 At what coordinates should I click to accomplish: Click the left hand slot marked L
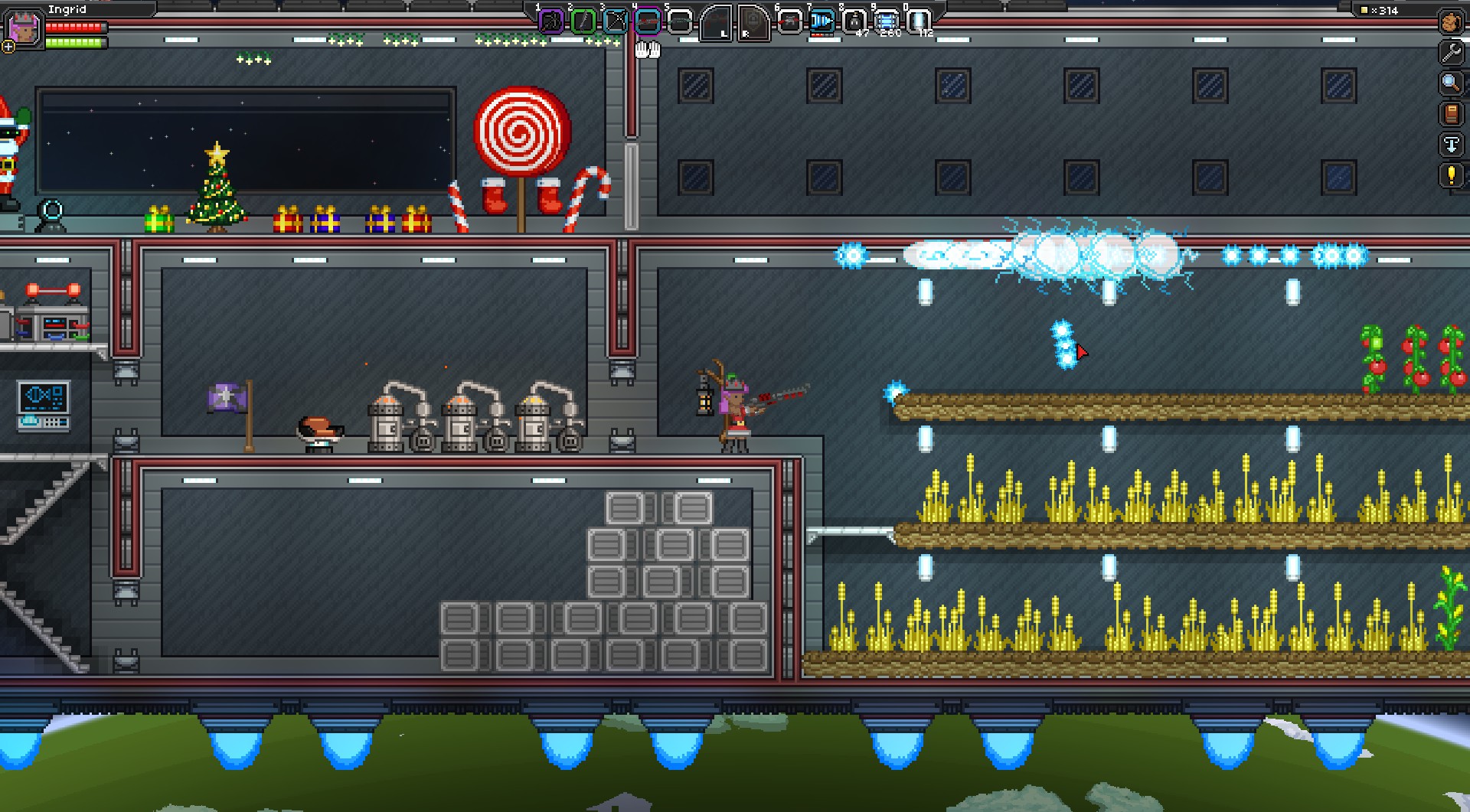(x=717, y=22)
